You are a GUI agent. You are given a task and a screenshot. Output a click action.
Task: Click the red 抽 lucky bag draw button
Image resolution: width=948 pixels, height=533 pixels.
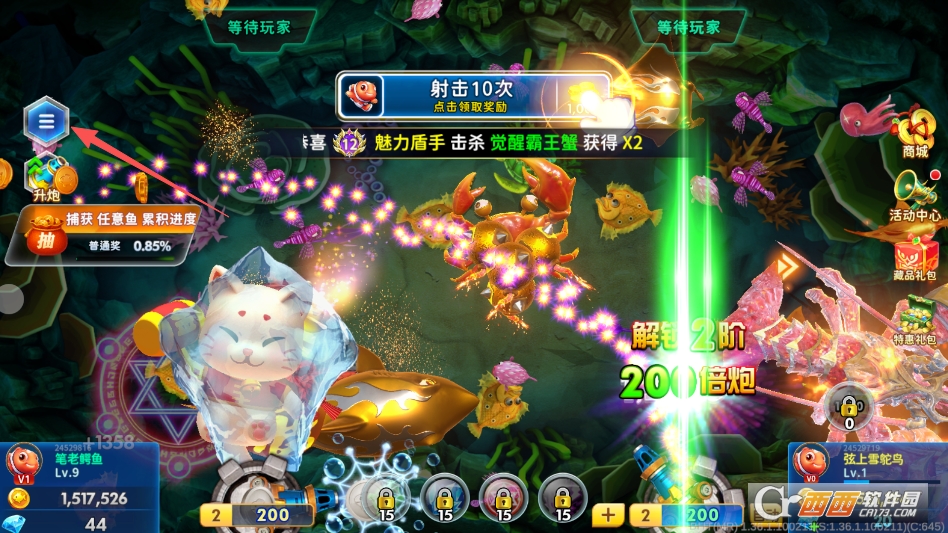click(x=46, y=240)
